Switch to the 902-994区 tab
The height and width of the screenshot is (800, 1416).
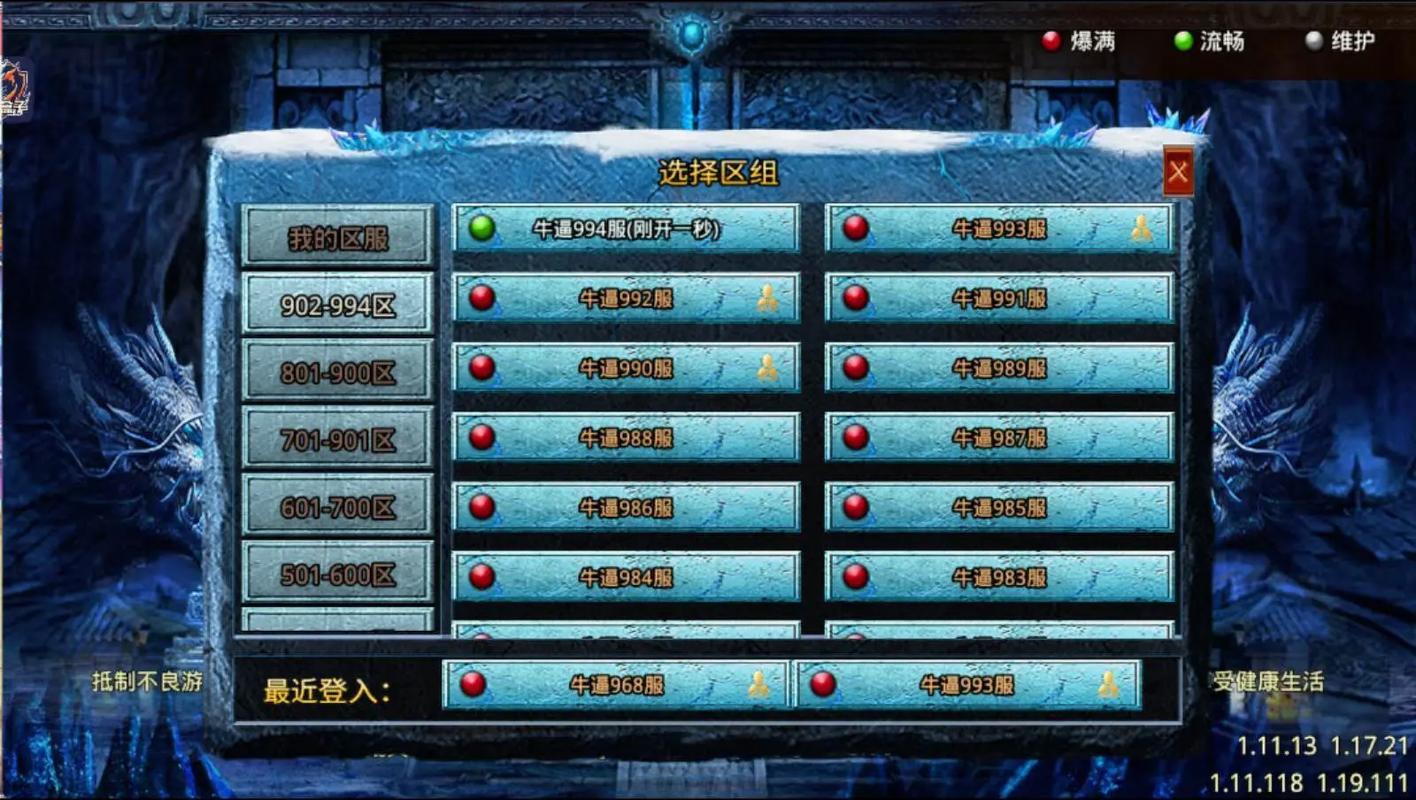(x=338, y=304)
